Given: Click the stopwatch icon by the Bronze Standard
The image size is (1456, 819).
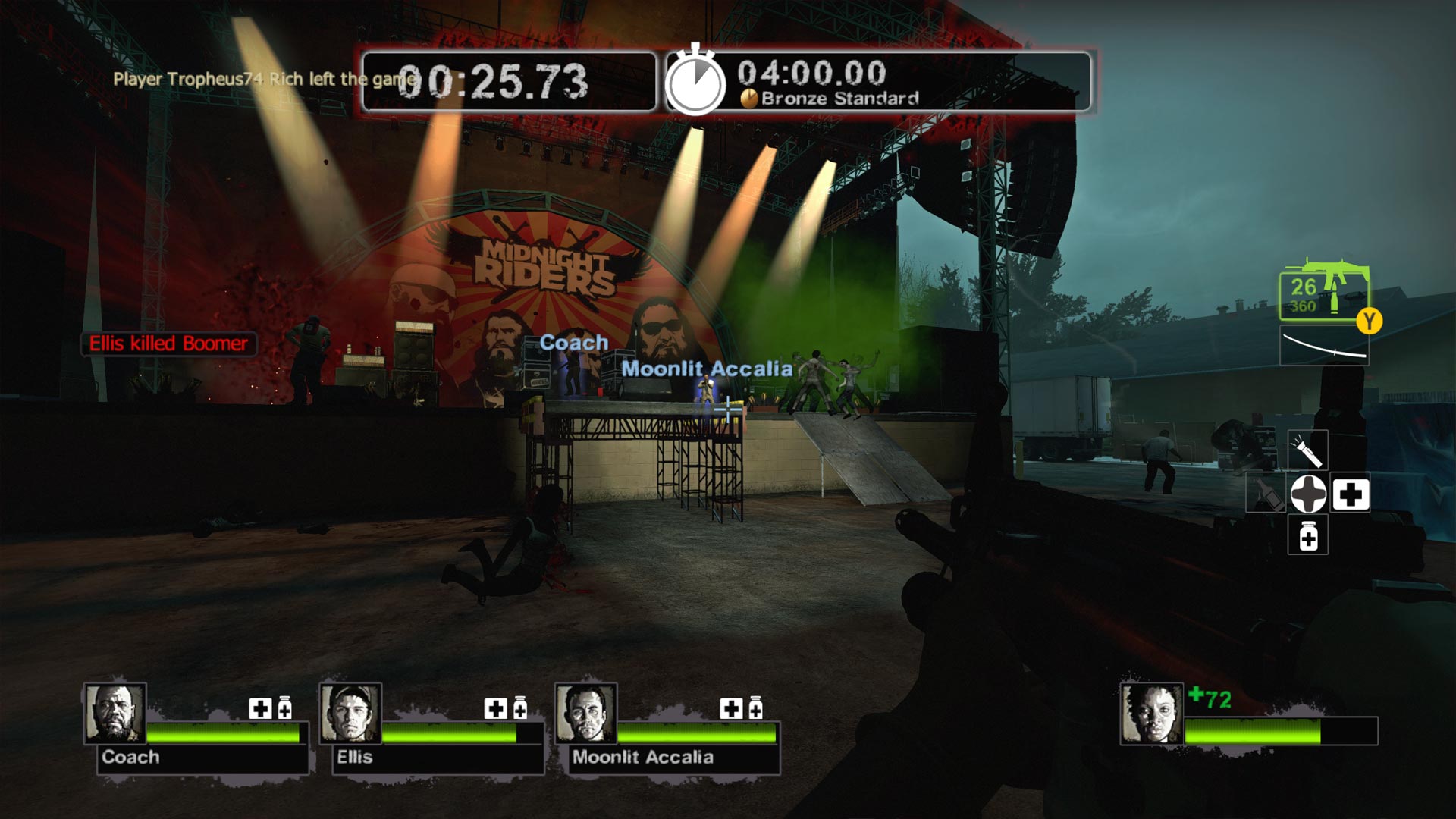Looking at the screenshot, I should (695, 82).
